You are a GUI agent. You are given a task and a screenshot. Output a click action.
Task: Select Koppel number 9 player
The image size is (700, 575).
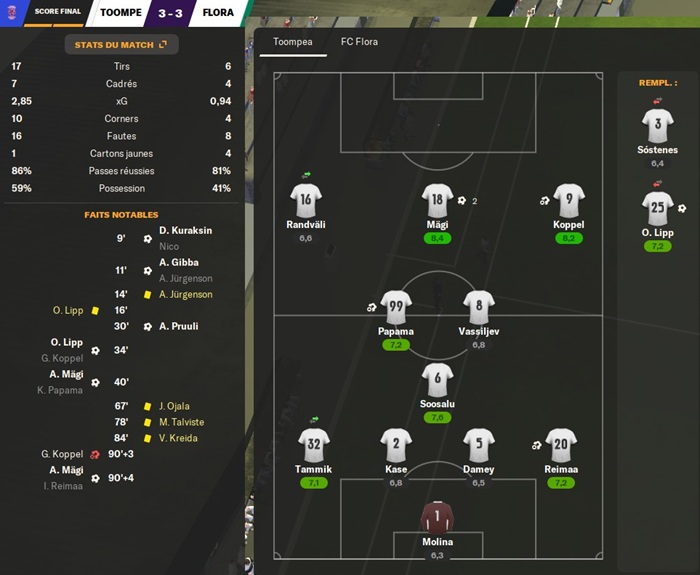(x=568, y=200)
